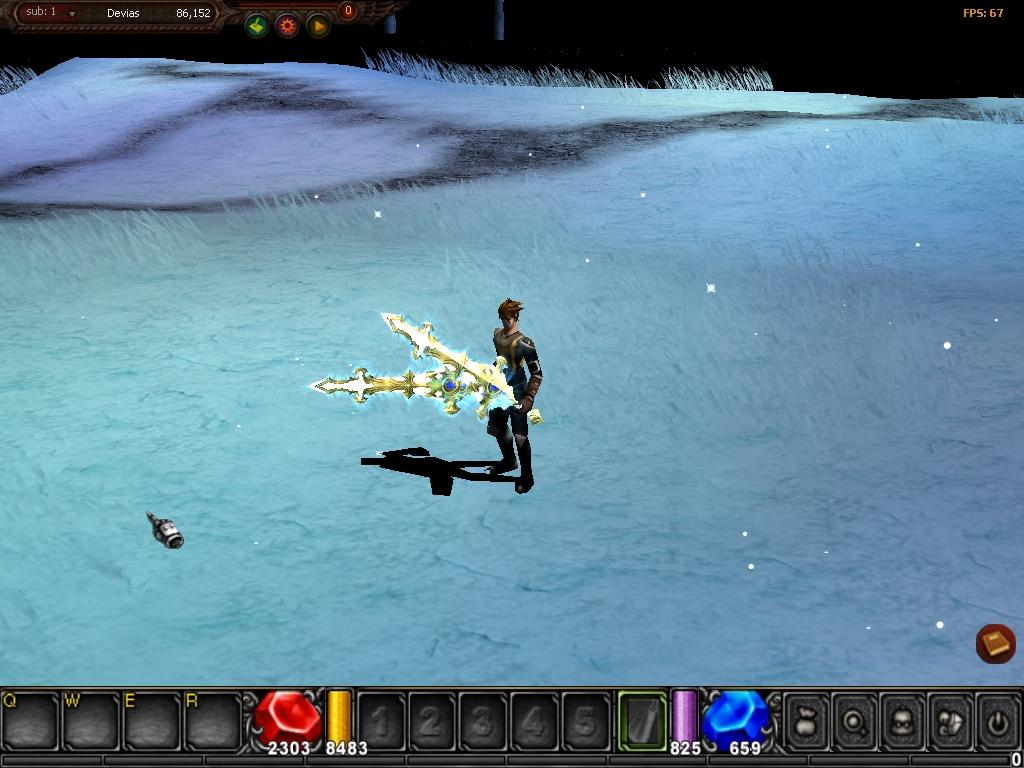This screenshot has height=768, width=1024.
Task: Select skill slot number 1
Action: pyautogui.click(x=381, y=720)
